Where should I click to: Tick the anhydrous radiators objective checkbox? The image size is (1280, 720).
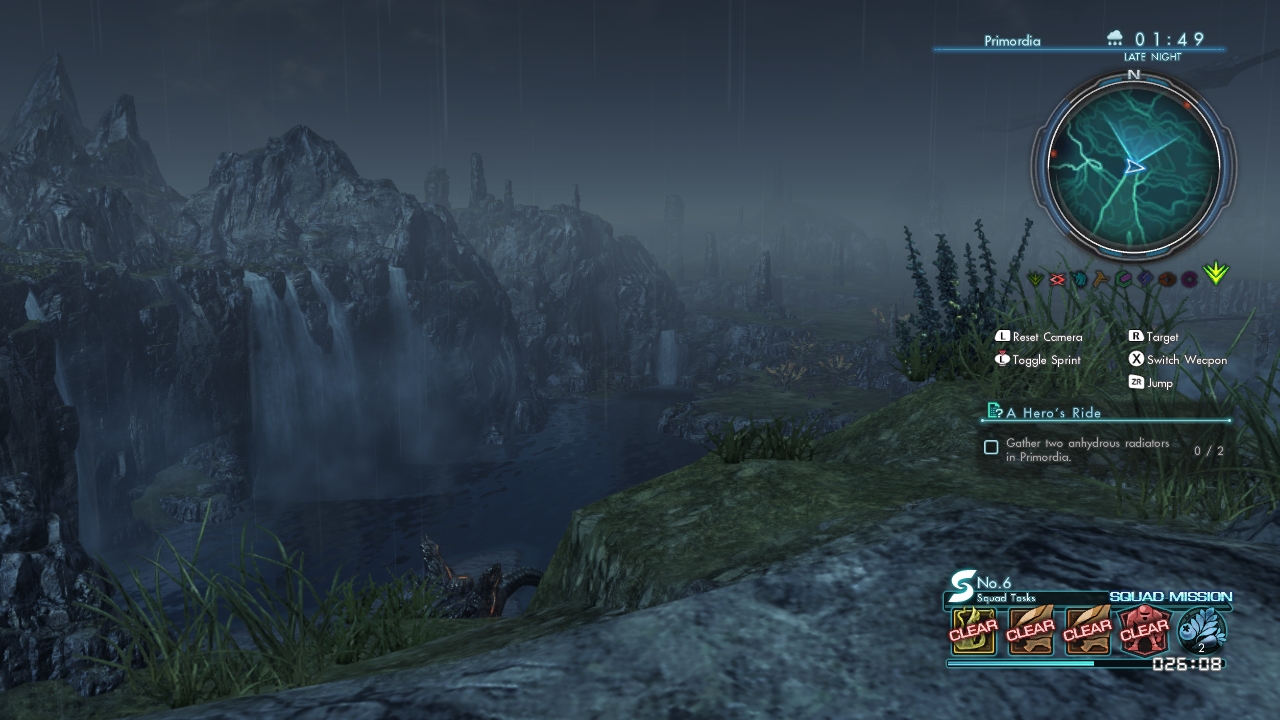(x=991, y=448)
